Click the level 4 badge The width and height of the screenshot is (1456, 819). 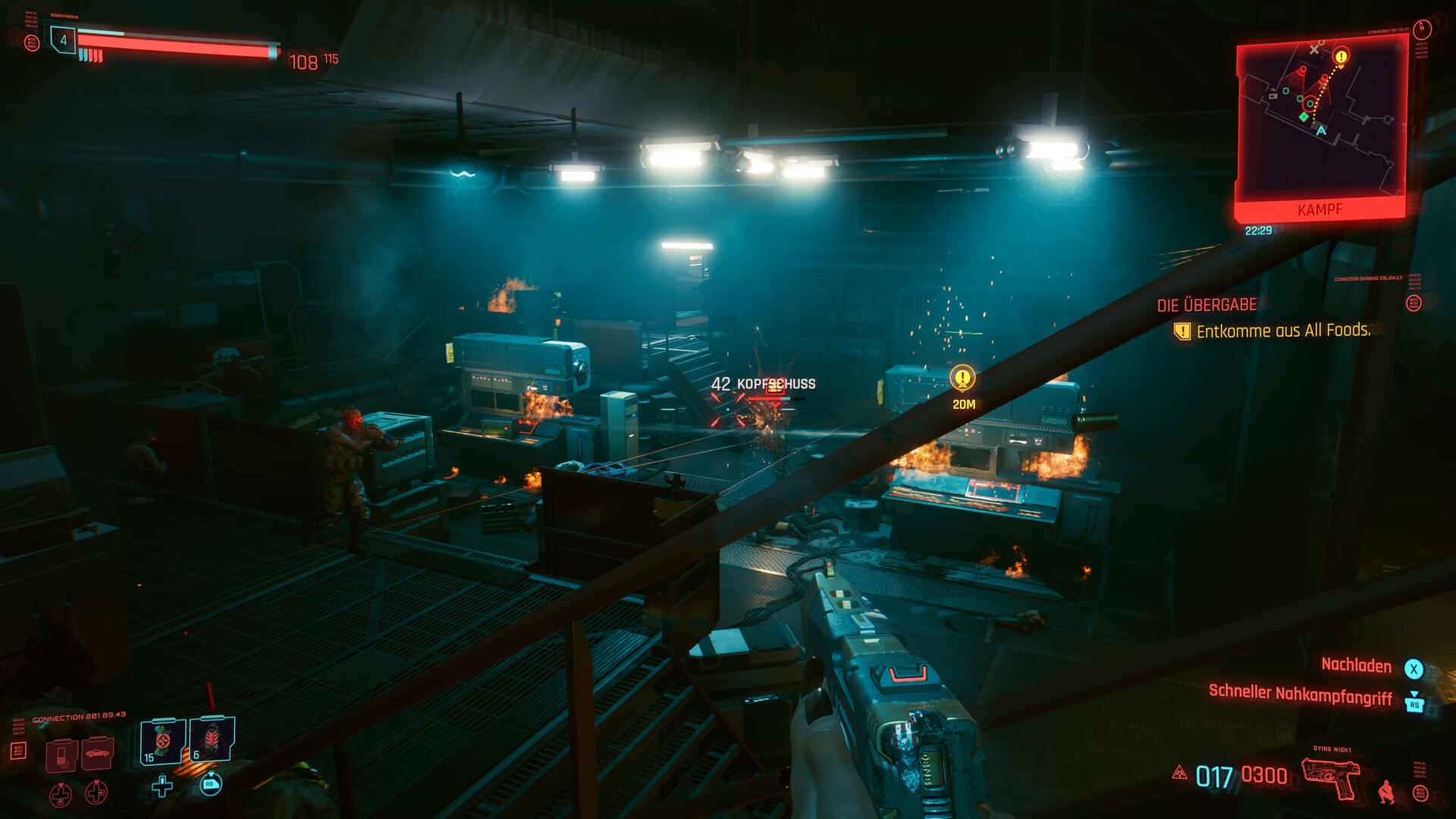pyautogui.click(x=64, y=40)
